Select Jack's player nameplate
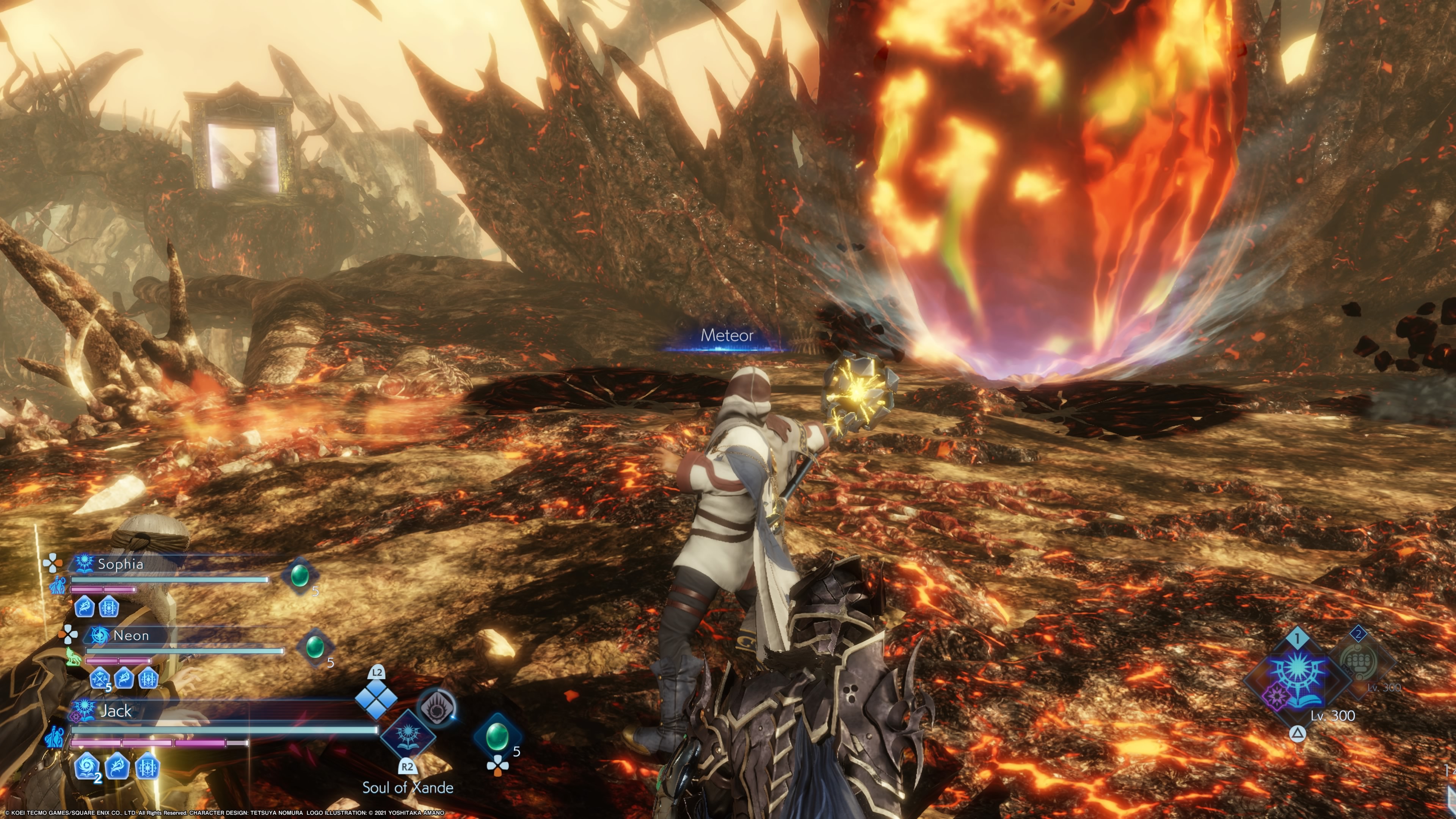The image size is (1456, 819). click(x=115, y=711)
